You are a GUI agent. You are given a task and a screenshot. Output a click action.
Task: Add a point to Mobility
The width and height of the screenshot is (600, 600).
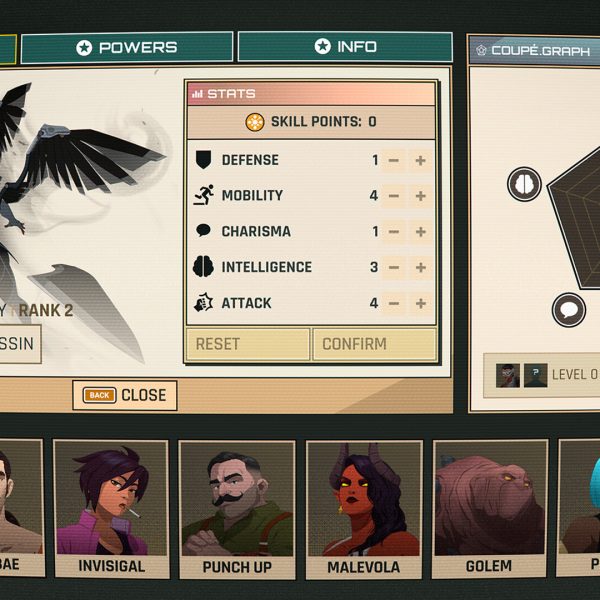[421, 196]
